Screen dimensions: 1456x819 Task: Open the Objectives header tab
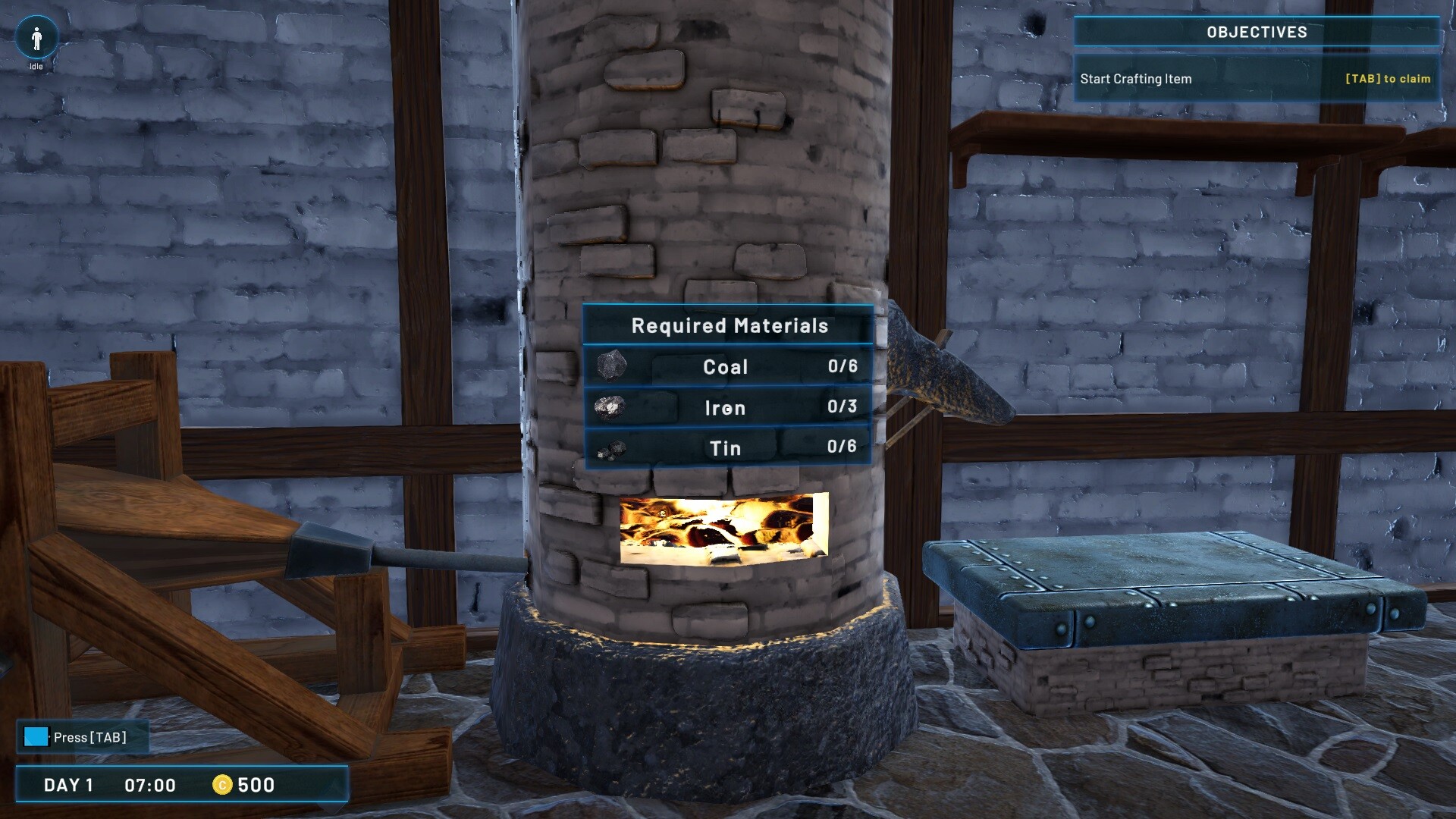pos(1257,32)
